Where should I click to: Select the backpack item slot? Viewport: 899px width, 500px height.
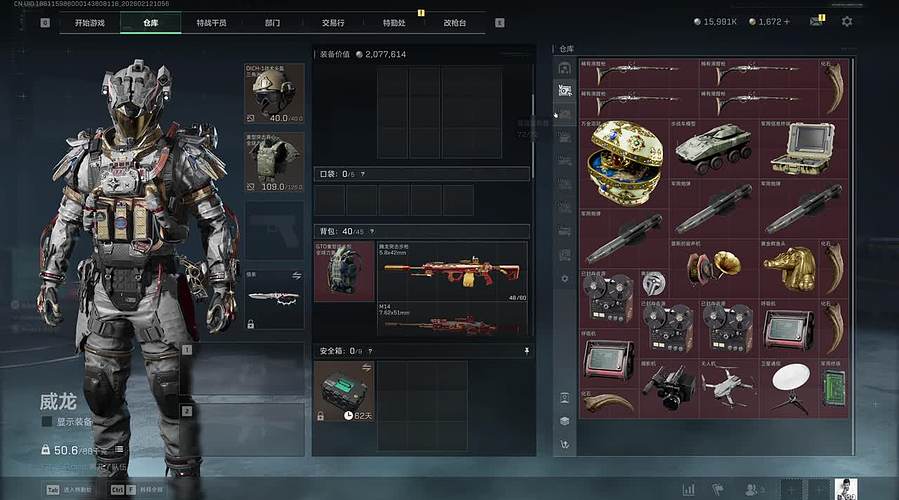(x=344, y=273)
